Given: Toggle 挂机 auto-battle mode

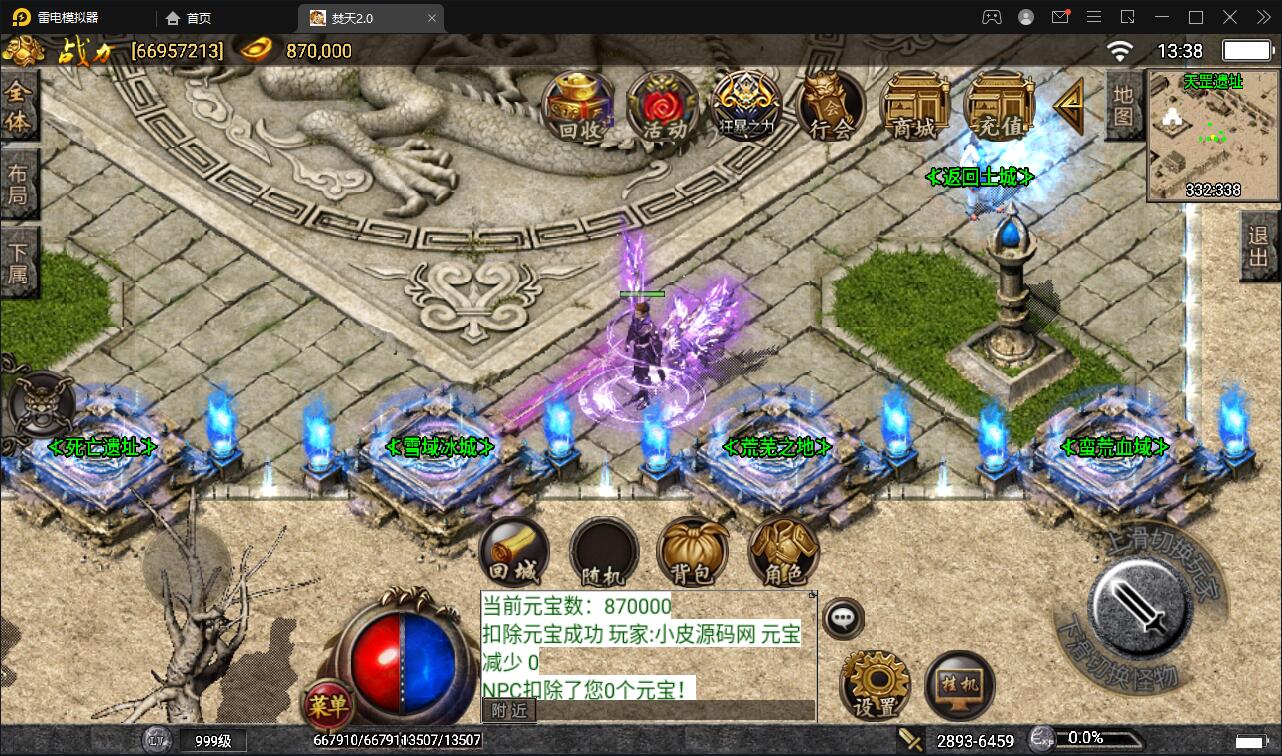Looking at the screenshot, I should click(958, 685).
